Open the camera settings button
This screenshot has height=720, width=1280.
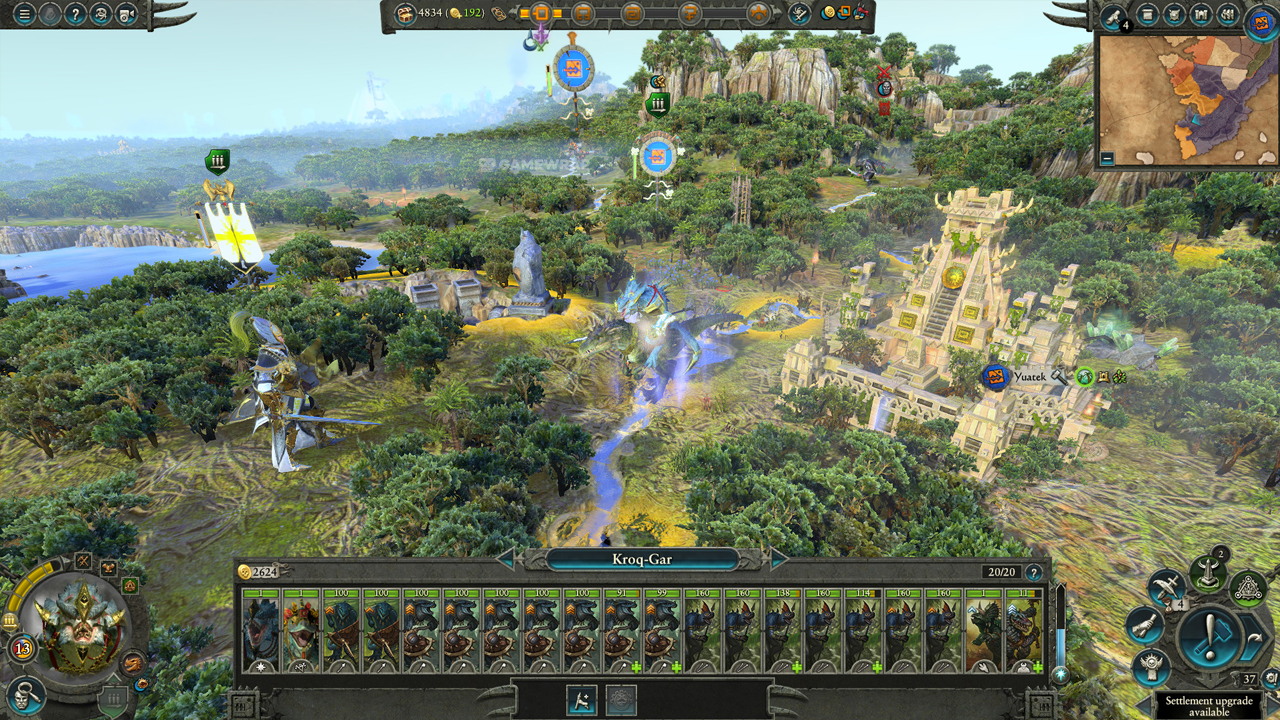tap(127, 15)
